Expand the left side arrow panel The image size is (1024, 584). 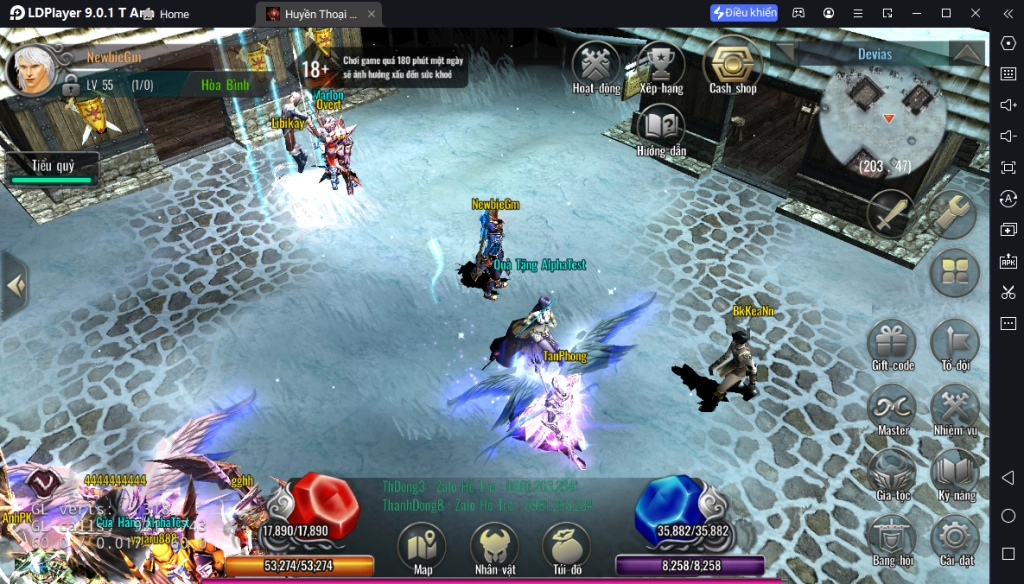14,285
